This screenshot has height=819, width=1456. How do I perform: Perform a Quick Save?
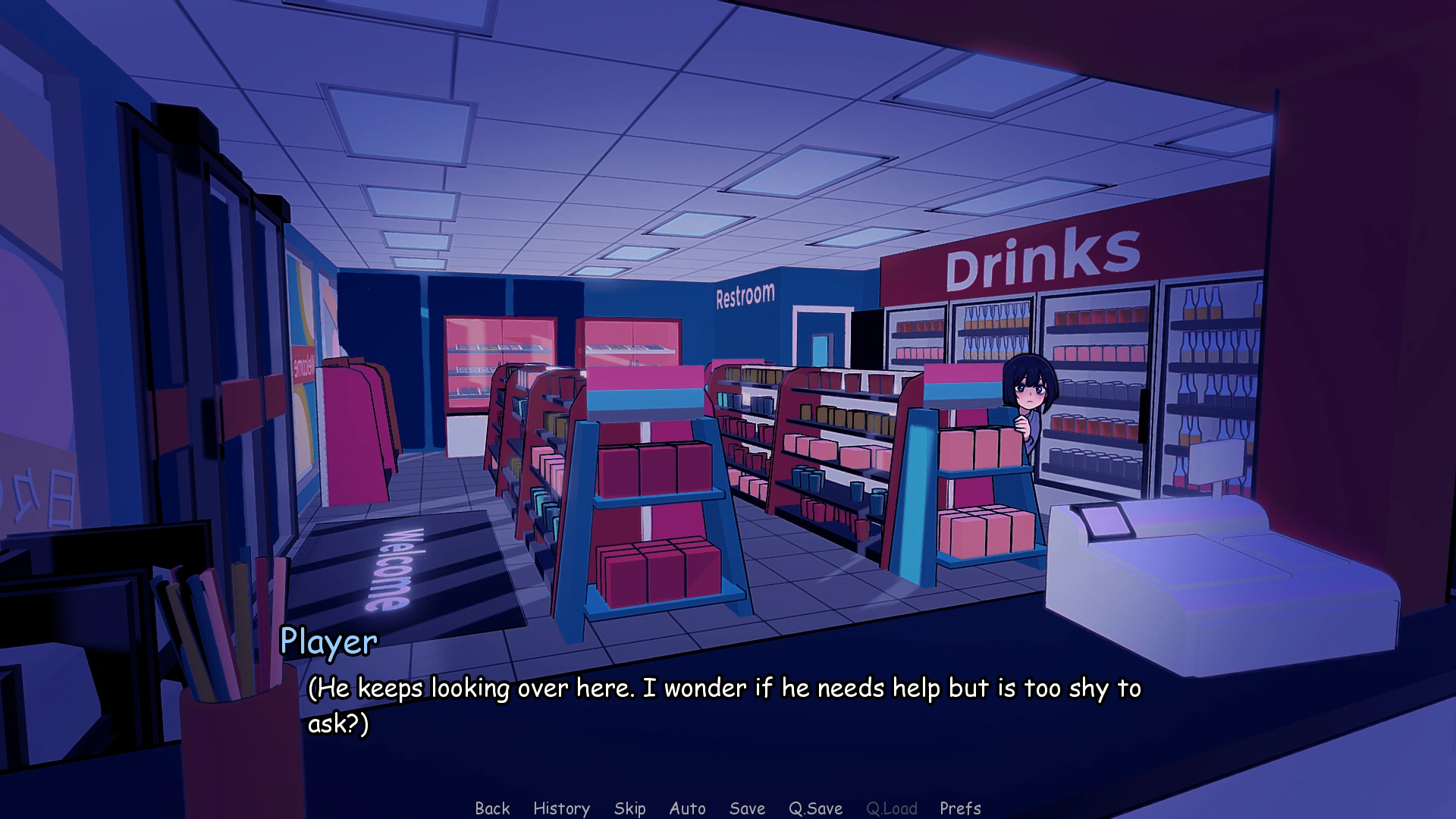(x=814, y=808)
